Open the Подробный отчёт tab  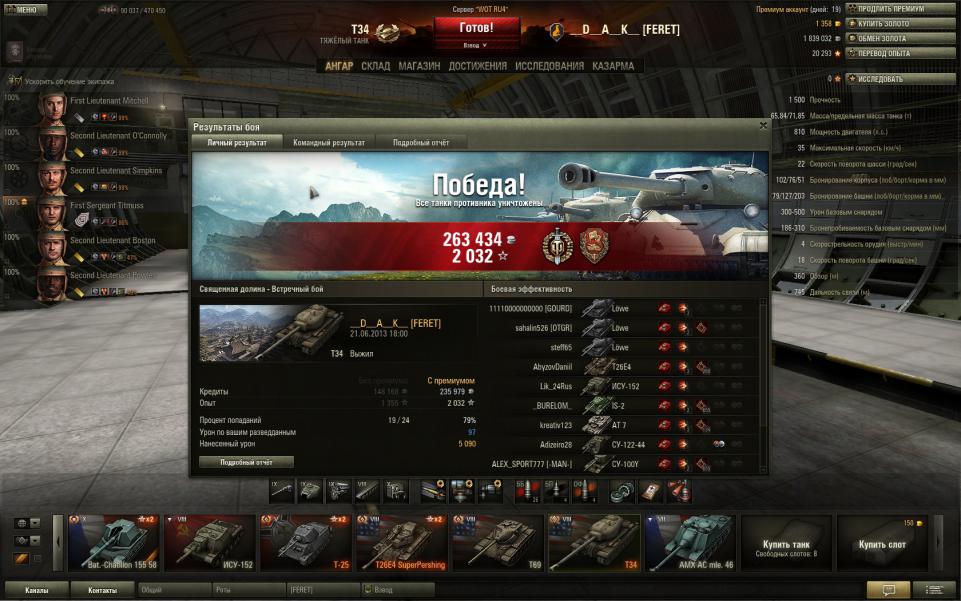point(420,143)
